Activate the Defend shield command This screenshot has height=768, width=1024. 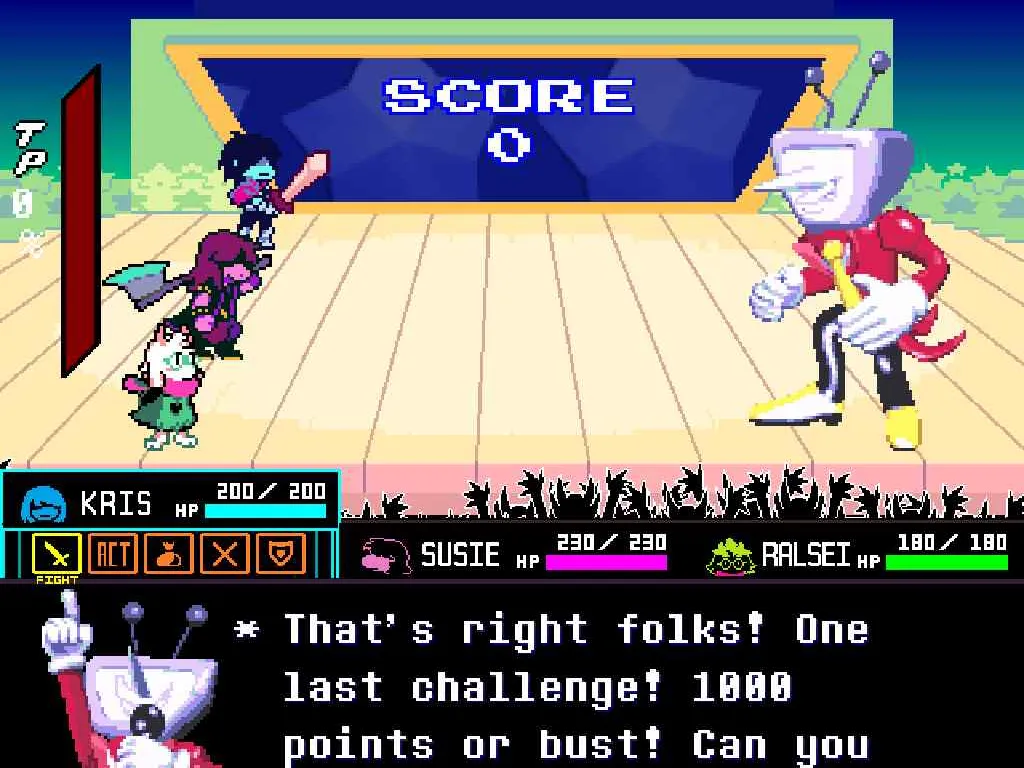click(281, 552)
